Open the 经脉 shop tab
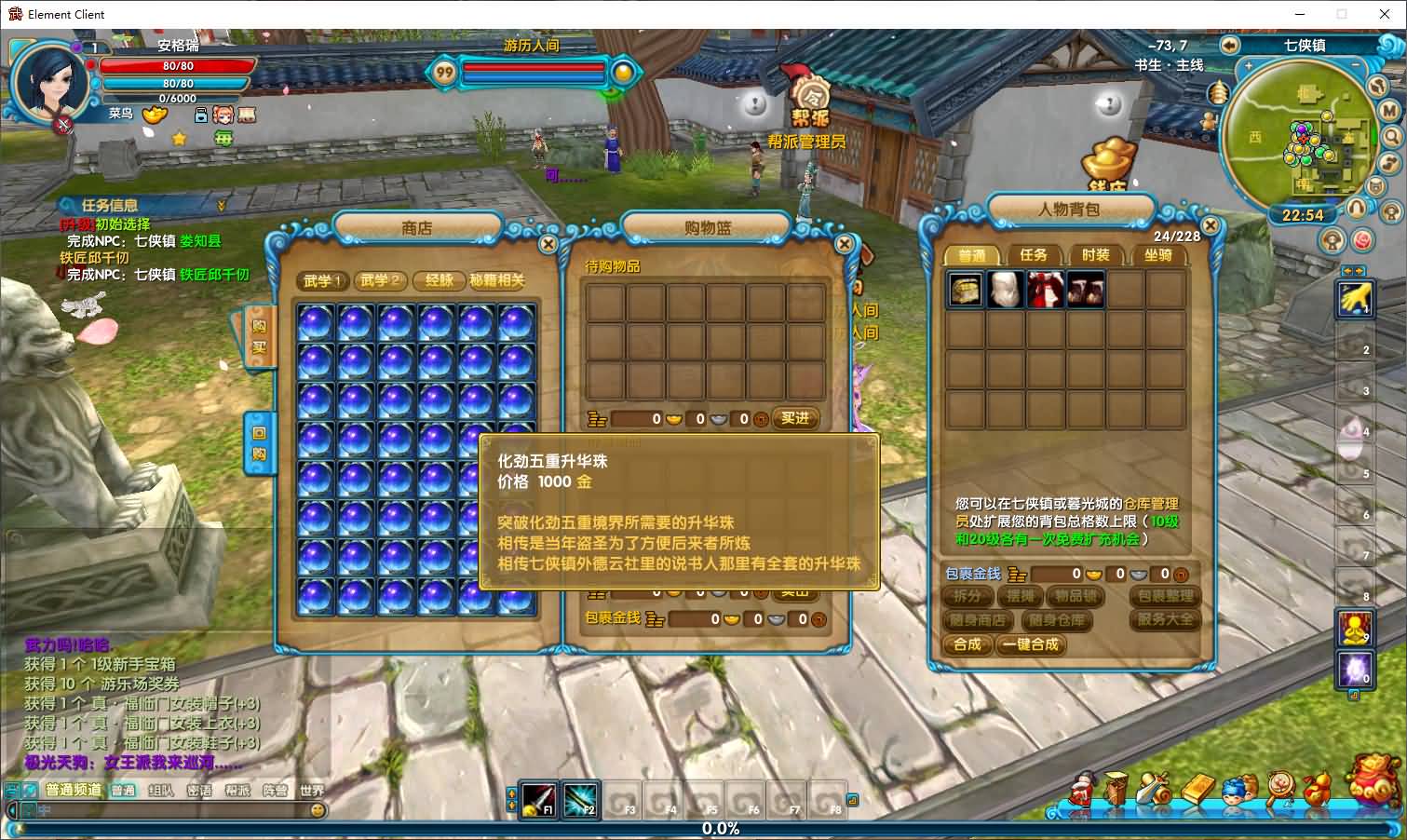Viewport: 1407px width, 840px height. (439, 280)
